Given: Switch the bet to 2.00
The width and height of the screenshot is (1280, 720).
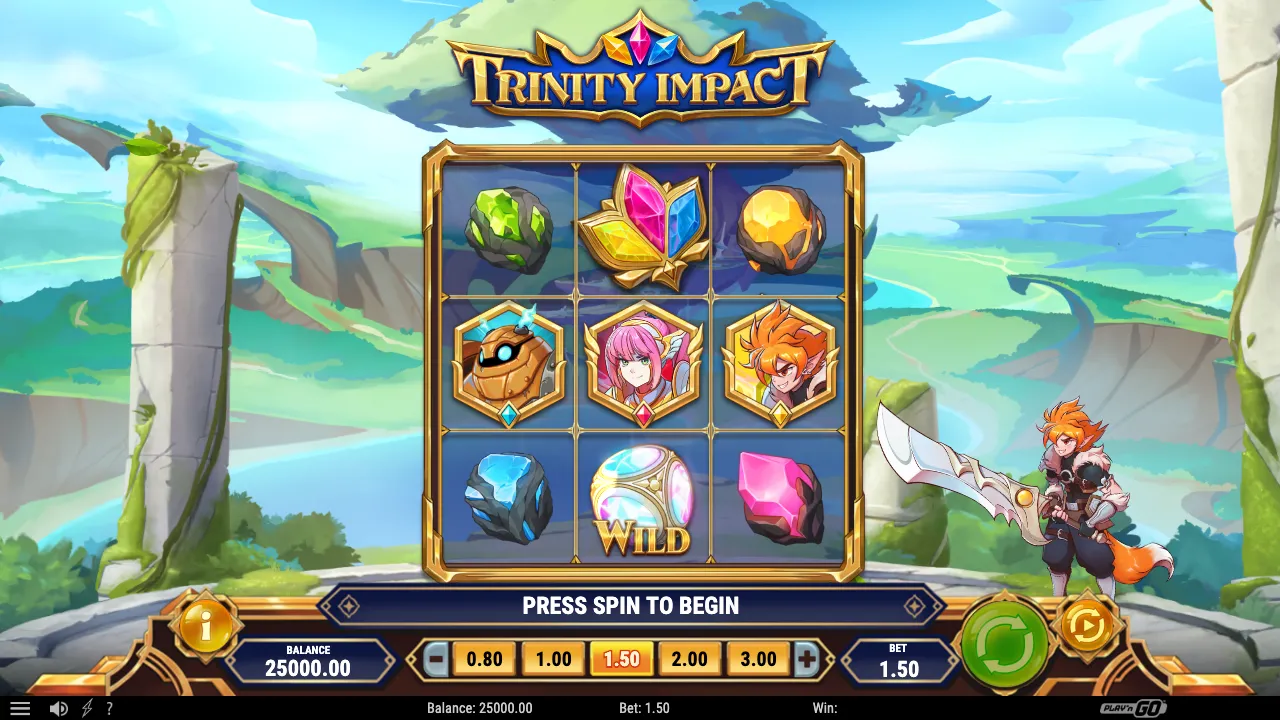Looking at the screenshot, I should pyautogui.click(x=690, y=658).
